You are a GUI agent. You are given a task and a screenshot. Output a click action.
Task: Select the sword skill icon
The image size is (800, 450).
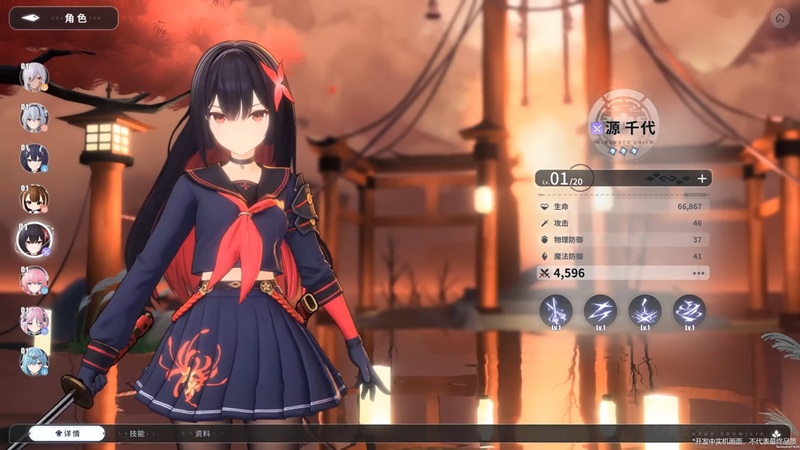556,311
